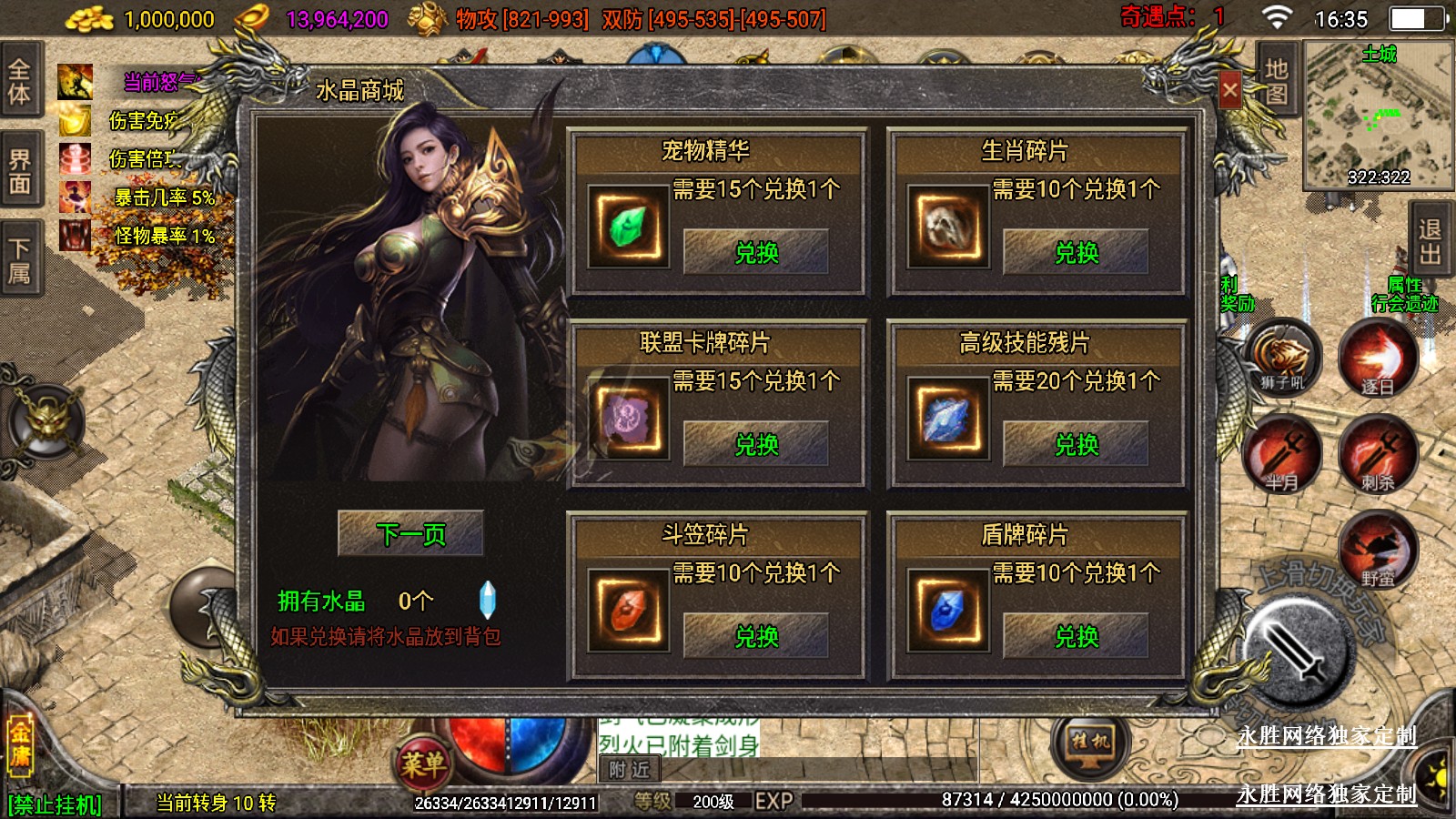1456x819 pixels.
Task: Exchange crystals for 盾牌碎片
Action: coord(1076,636)
